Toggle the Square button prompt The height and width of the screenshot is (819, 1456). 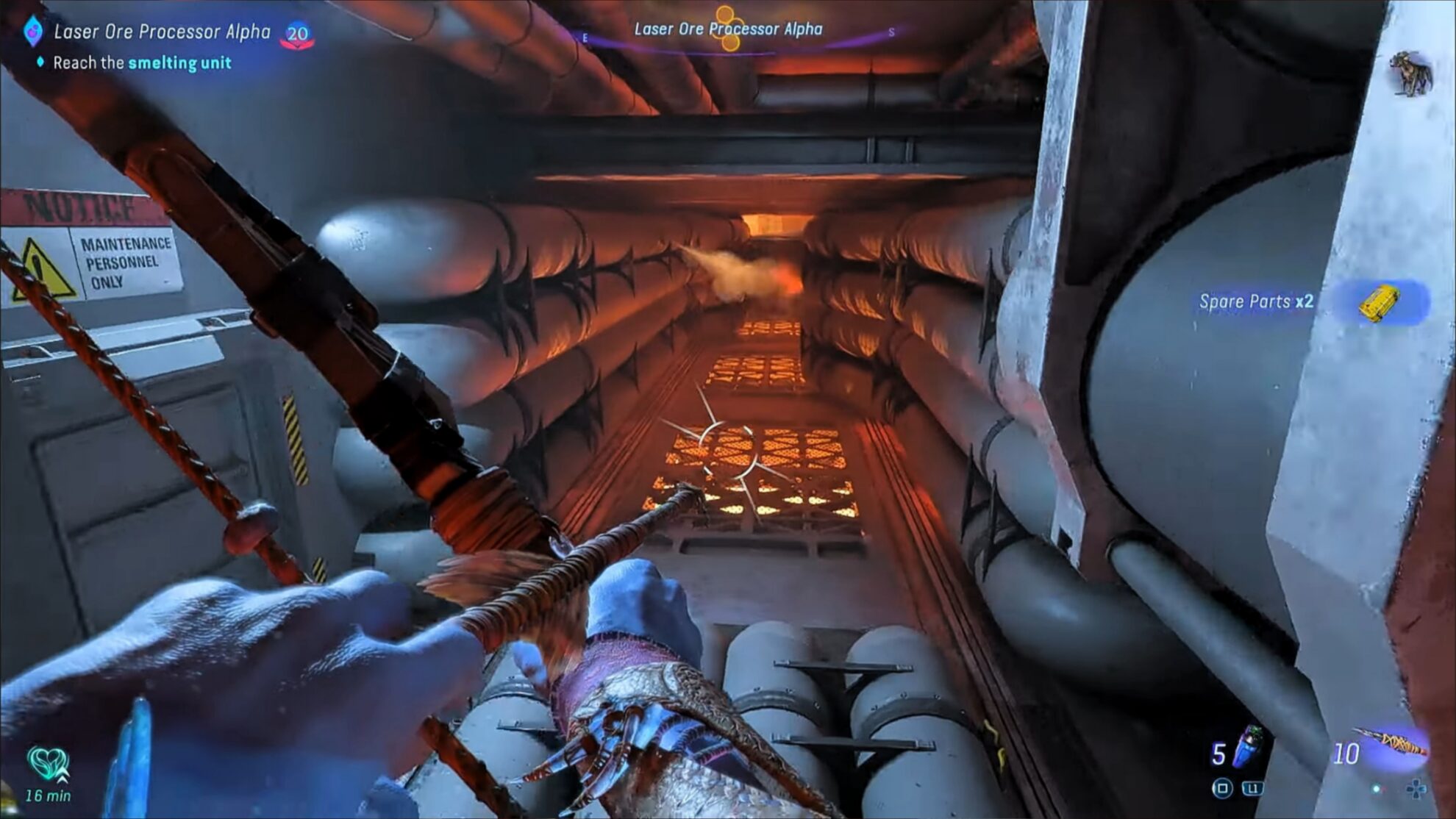1223,788
